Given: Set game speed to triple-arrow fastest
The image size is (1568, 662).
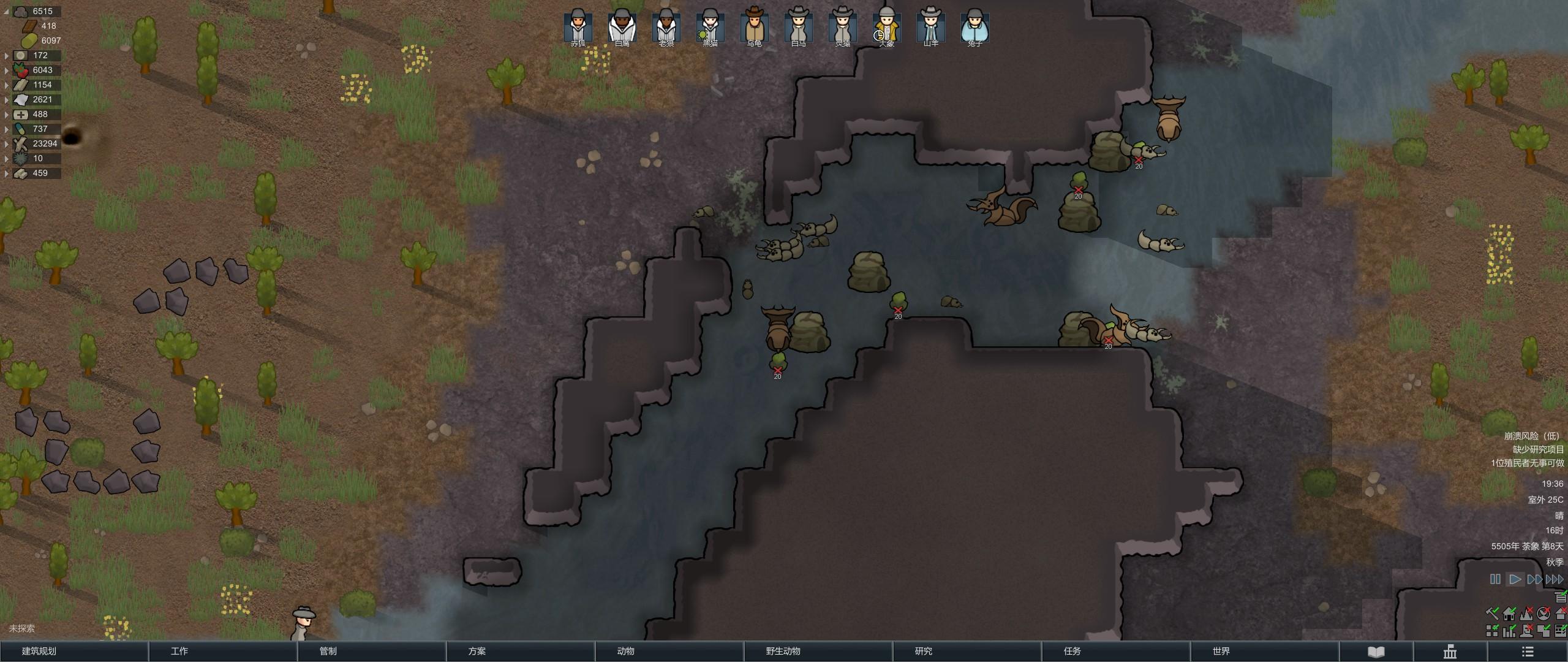Looking at the screenshot, I should [1555, 579].
